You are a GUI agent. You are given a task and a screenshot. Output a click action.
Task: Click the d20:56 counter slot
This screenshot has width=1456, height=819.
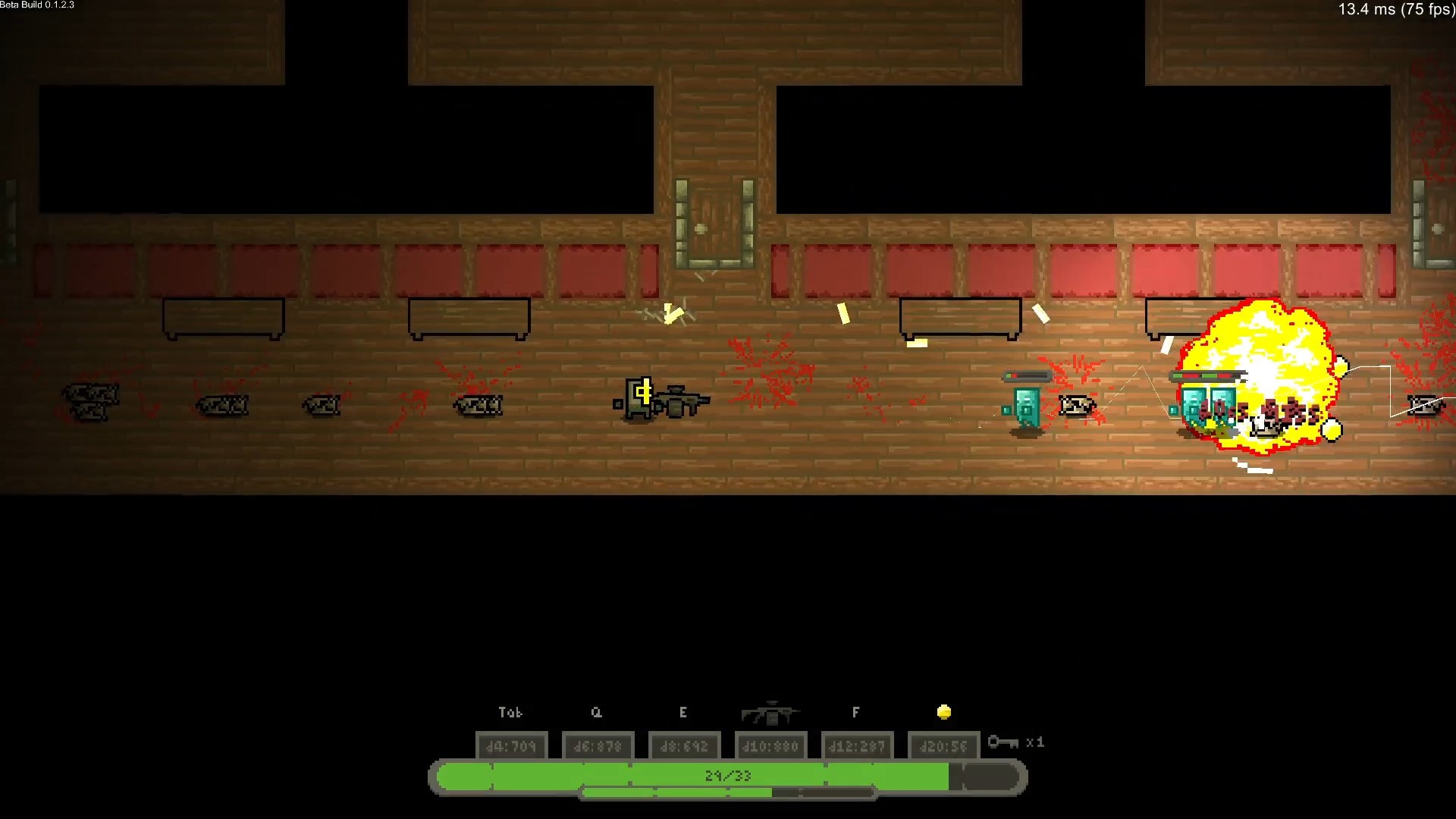(x=943, y=745)
